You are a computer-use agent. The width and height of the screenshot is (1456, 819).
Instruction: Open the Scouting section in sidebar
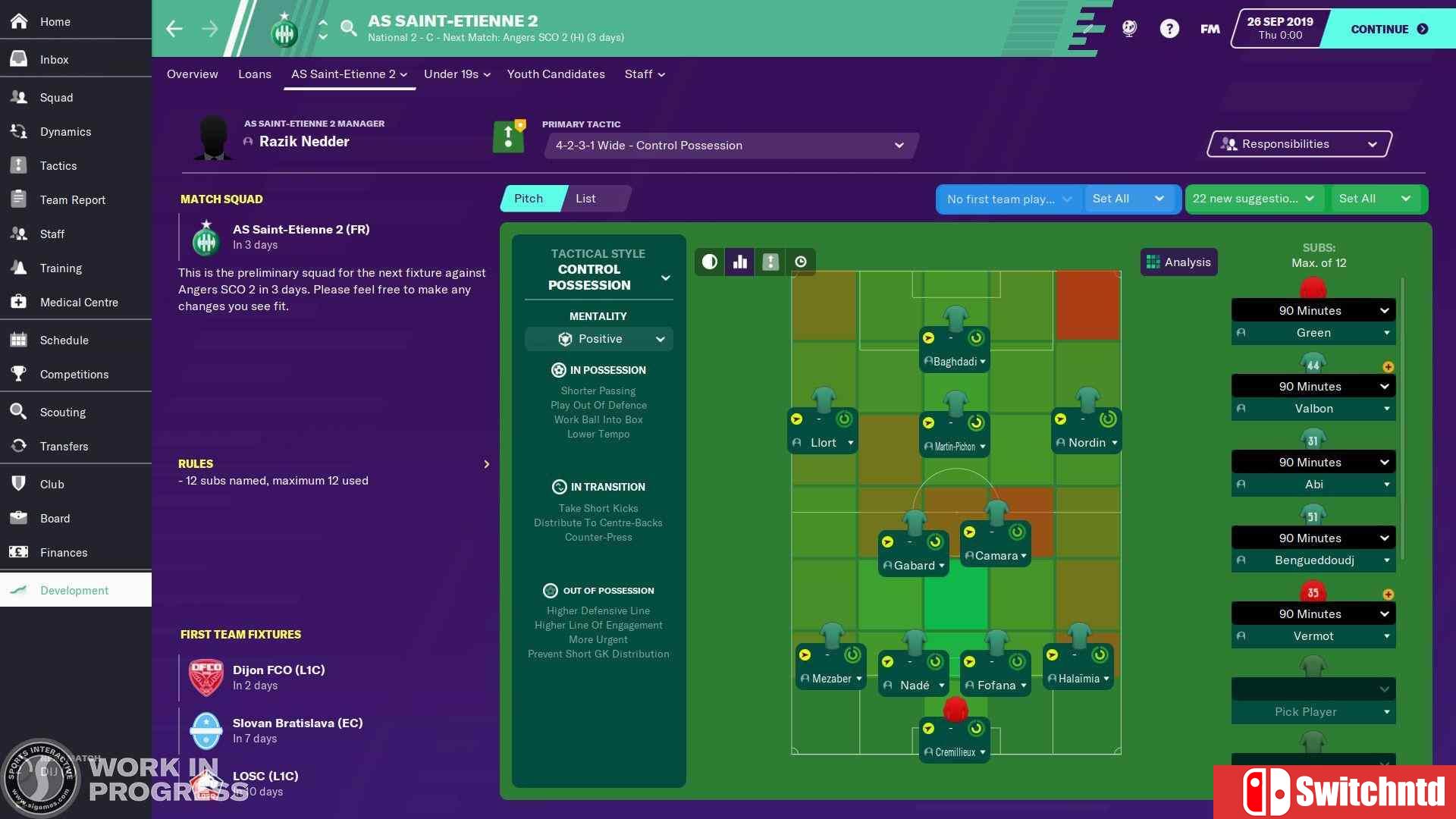pos(64,412)
